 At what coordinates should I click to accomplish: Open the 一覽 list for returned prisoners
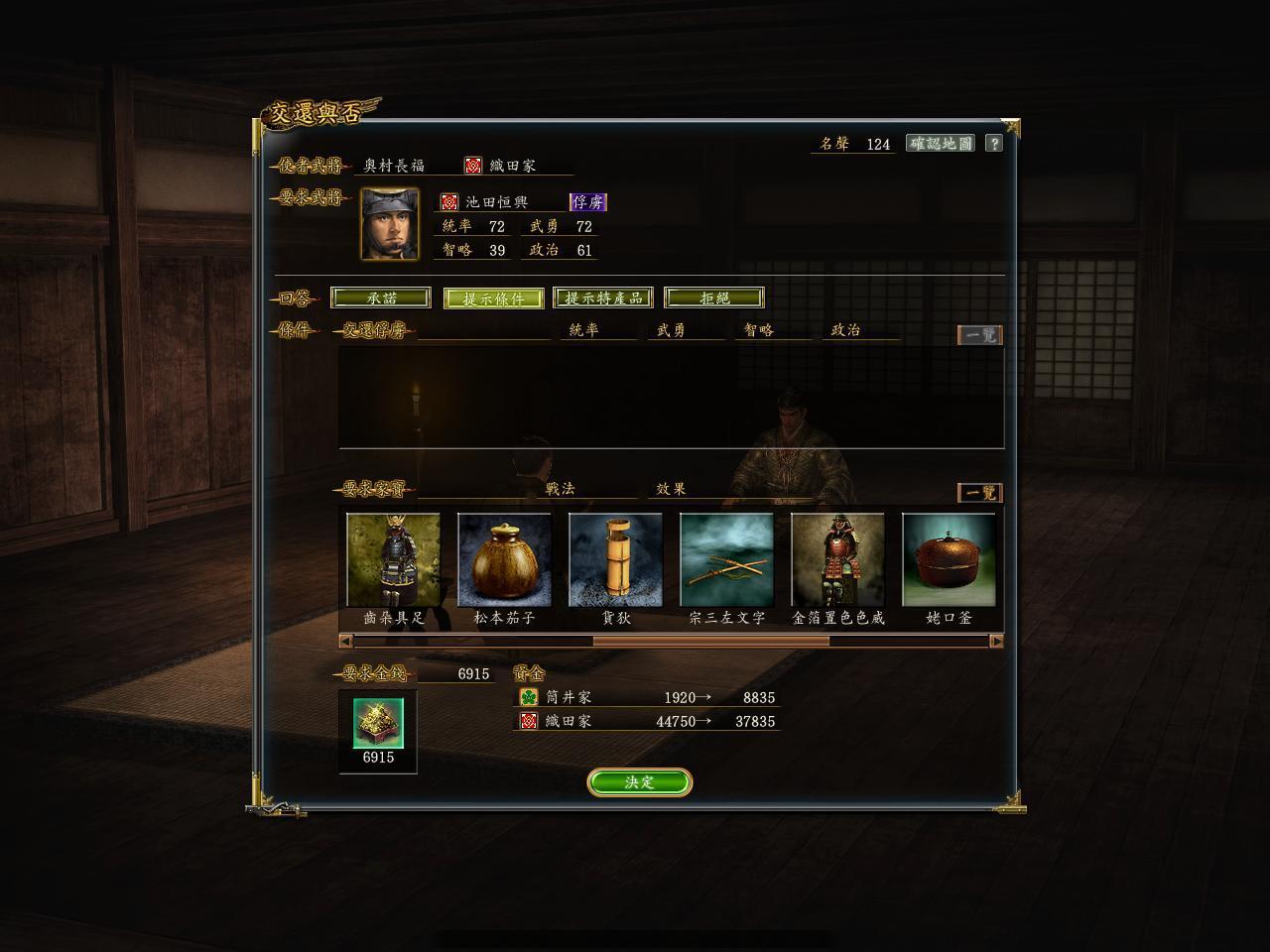click(x=980, y=335)
